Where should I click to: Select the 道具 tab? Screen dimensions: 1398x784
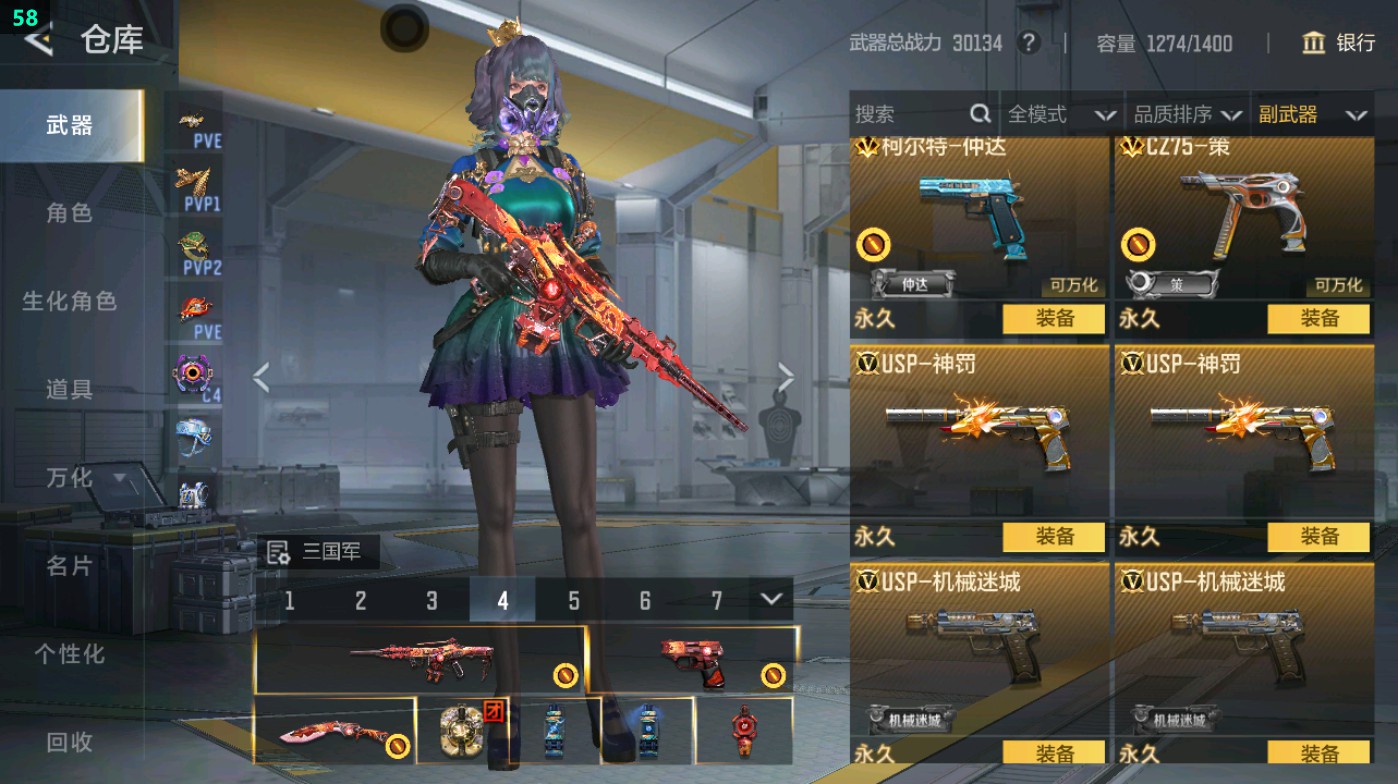click(69, 389)
